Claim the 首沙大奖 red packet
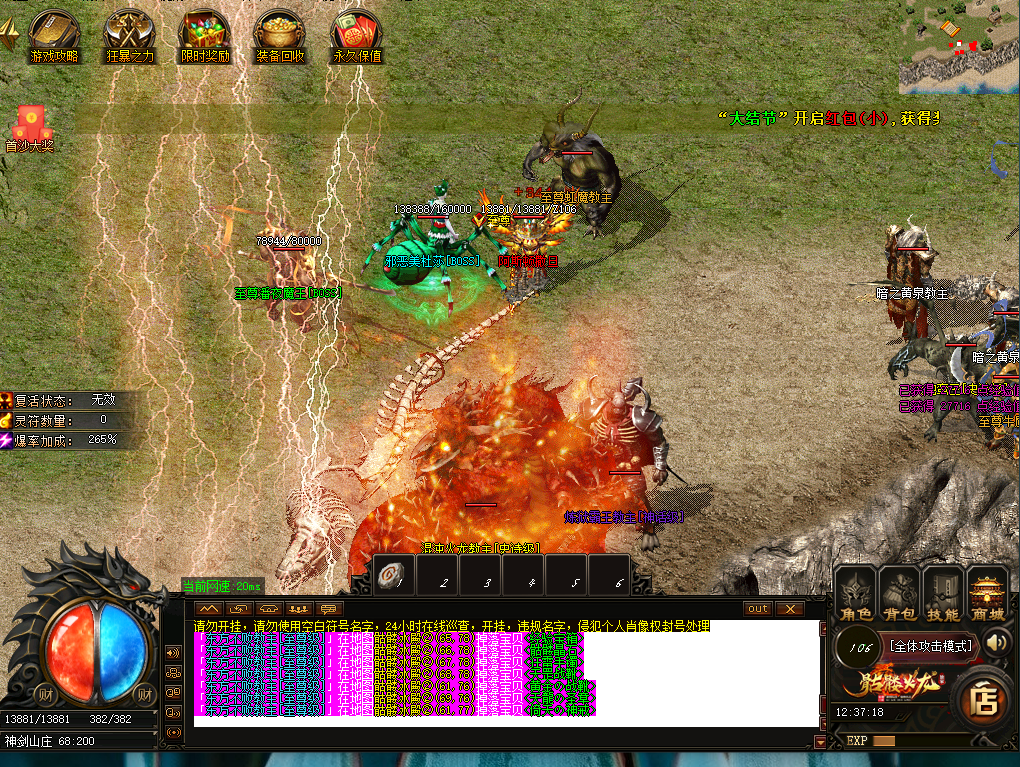 point(28,126)
